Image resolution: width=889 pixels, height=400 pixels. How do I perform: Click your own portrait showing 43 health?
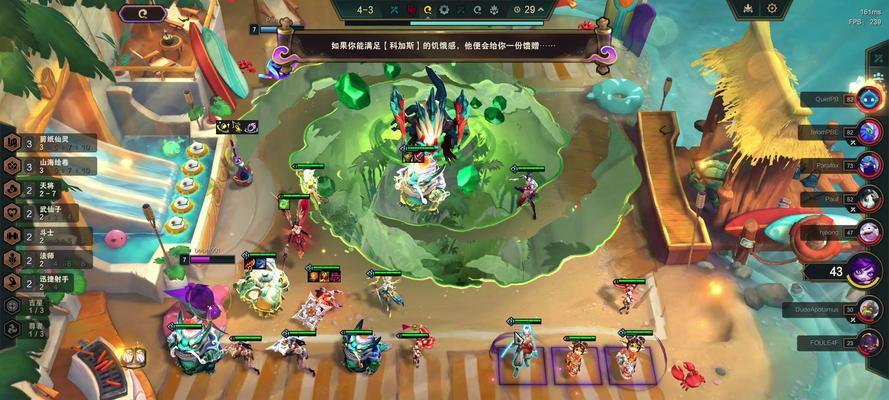point(864,270)
